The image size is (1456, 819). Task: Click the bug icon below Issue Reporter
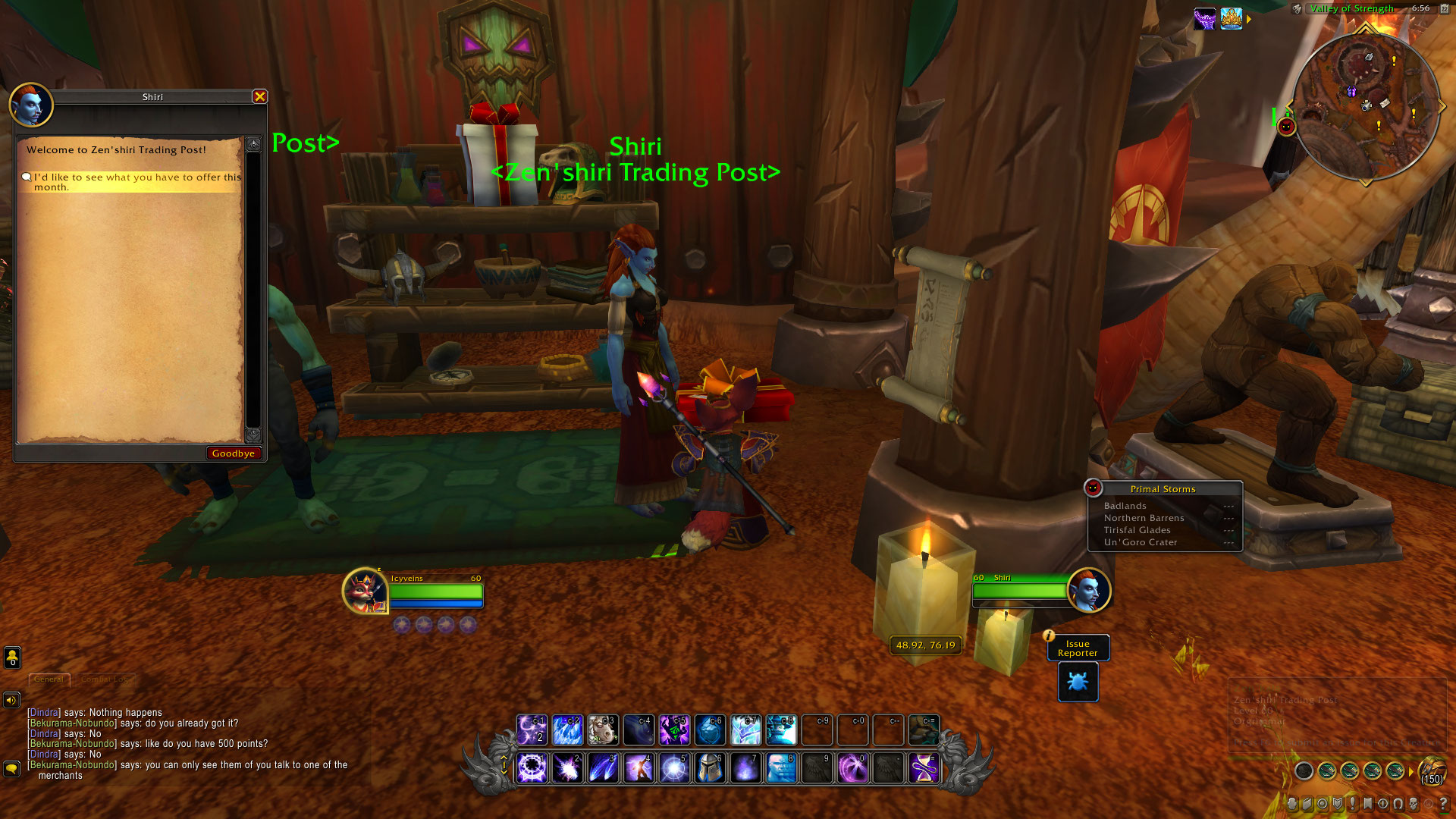pyautogui.click(x=1077, y=682)
